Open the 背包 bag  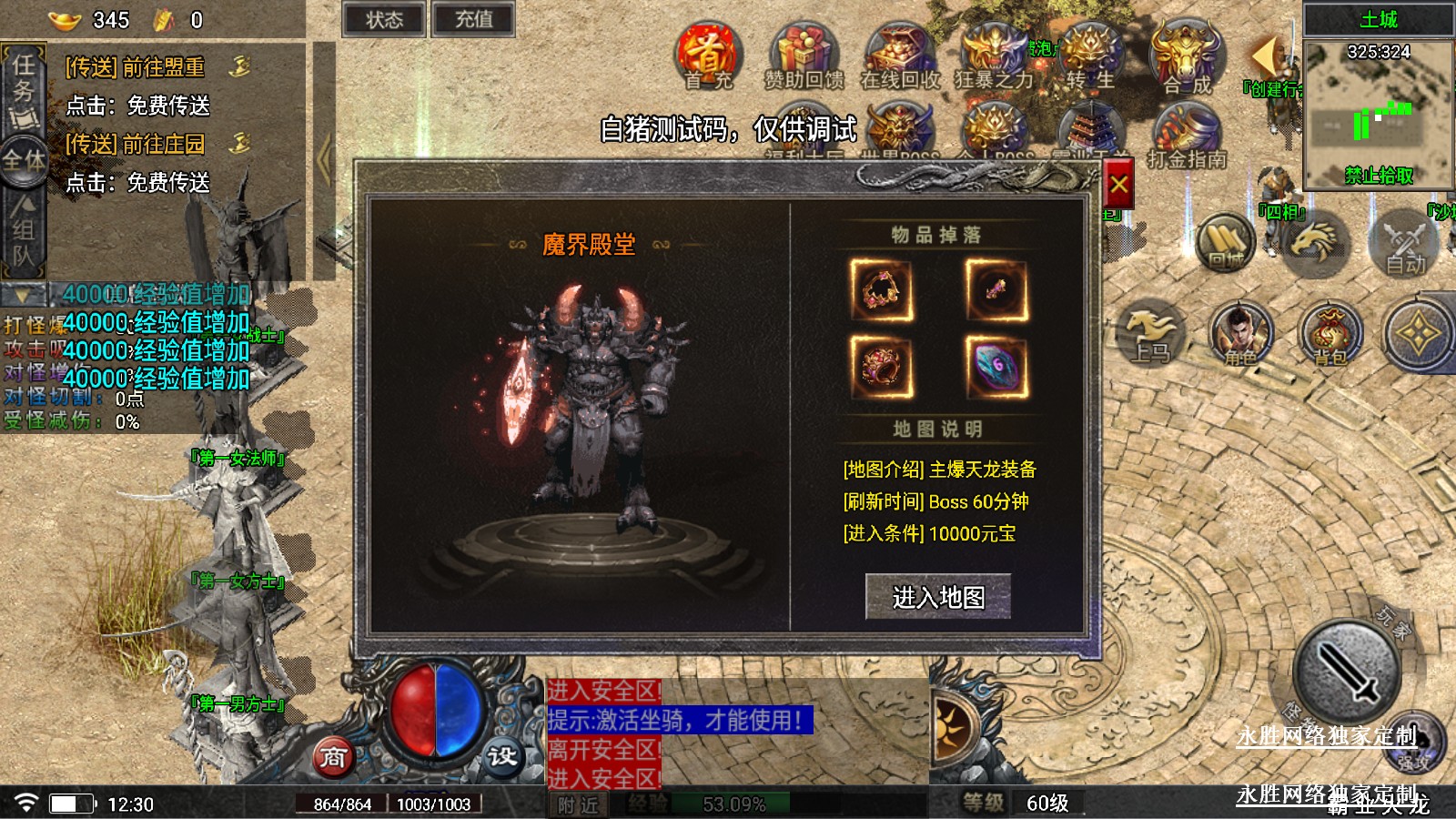click(1330, 335)
